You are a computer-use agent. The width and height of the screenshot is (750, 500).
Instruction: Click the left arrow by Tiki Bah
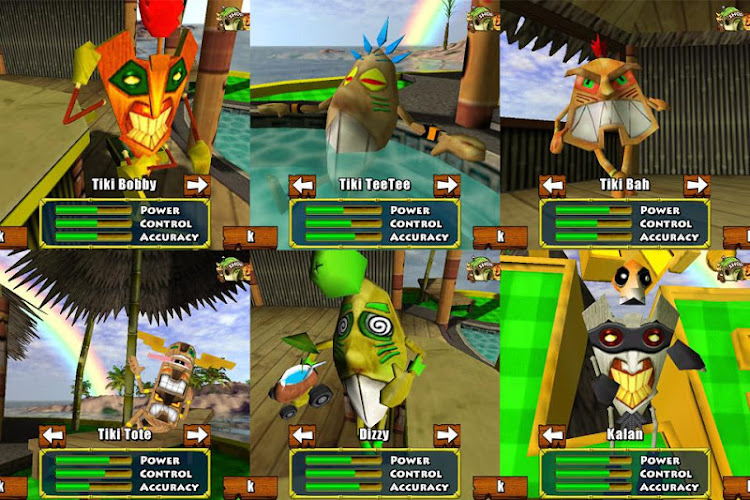click(552, 185)
